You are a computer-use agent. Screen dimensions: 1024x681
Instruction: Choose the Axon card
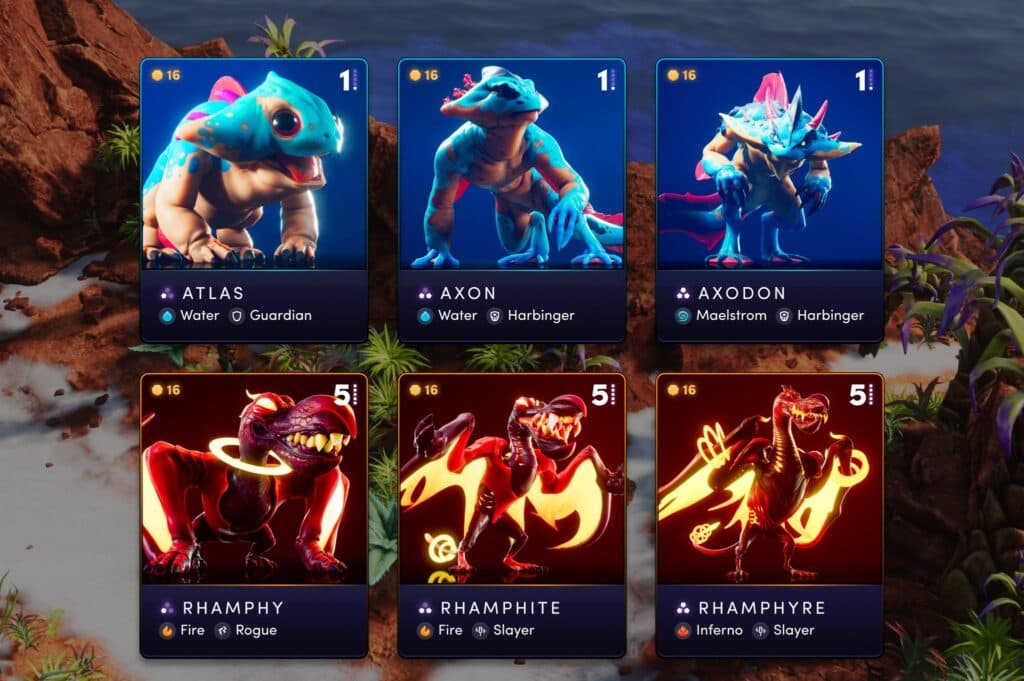512,200
